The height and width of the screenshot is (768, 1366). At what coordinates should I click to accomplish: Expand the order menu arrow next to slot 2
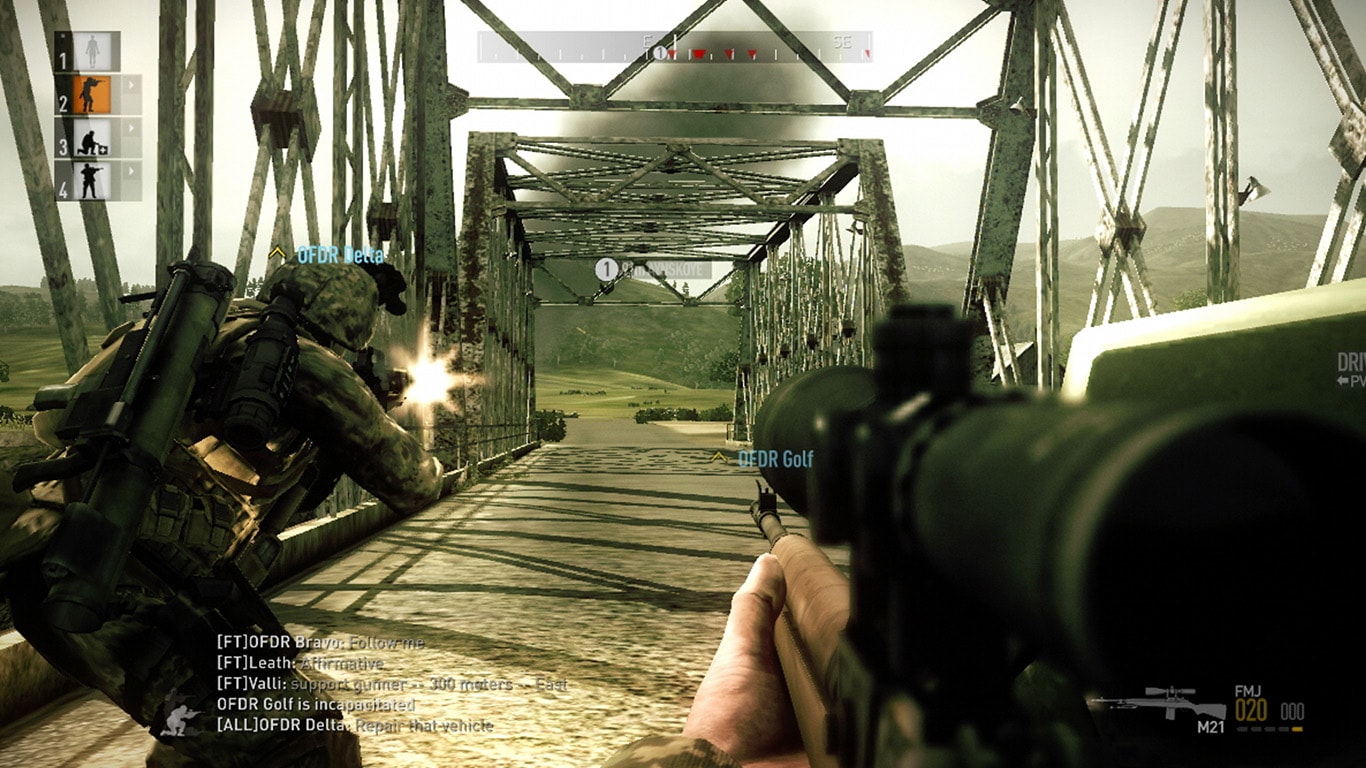tap(131, 83)
